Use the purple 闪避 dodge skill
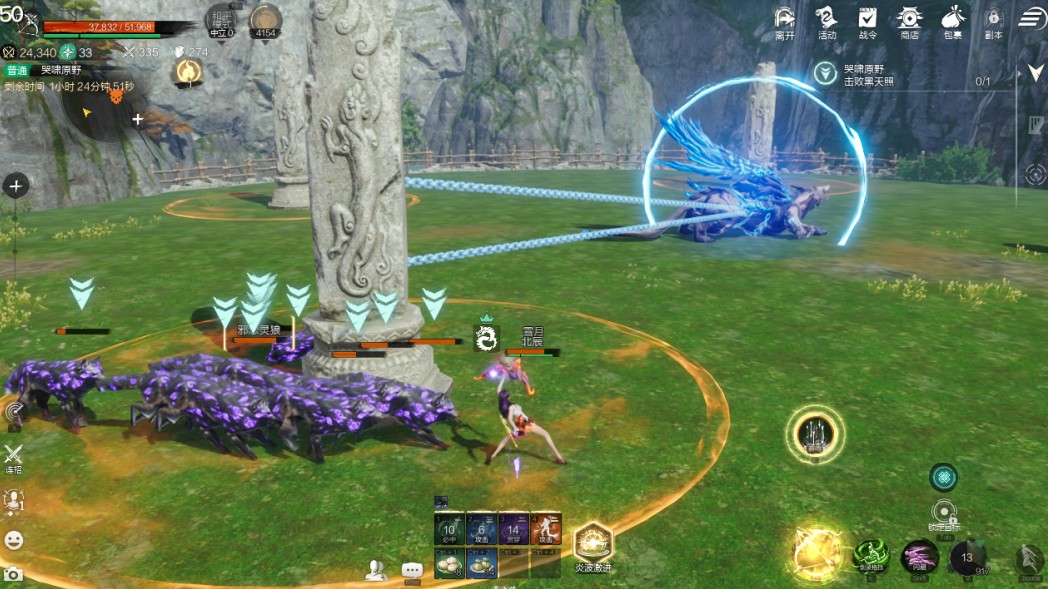Viewport: 1048px width, 589px height. pyautogui.click(x=919, y=557)
